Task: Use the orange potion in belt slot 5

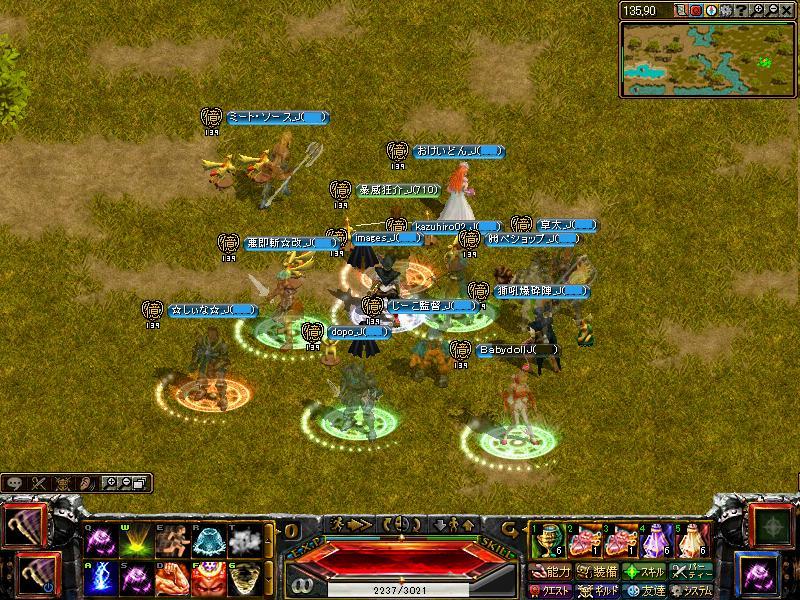Action: (x=695, y=541)
